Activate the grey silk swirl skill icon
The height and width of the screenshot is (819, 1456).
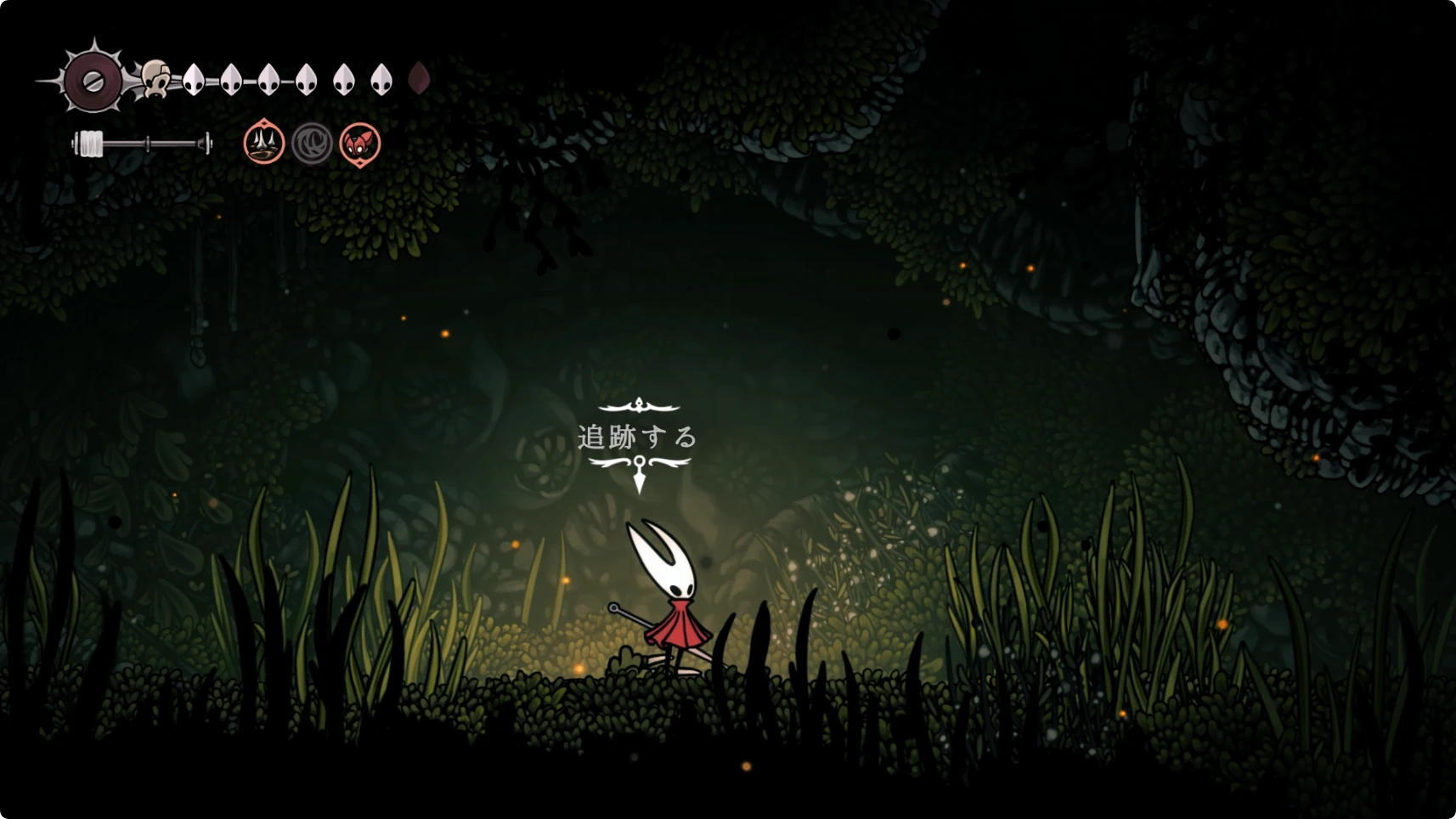tap(312, 143)
